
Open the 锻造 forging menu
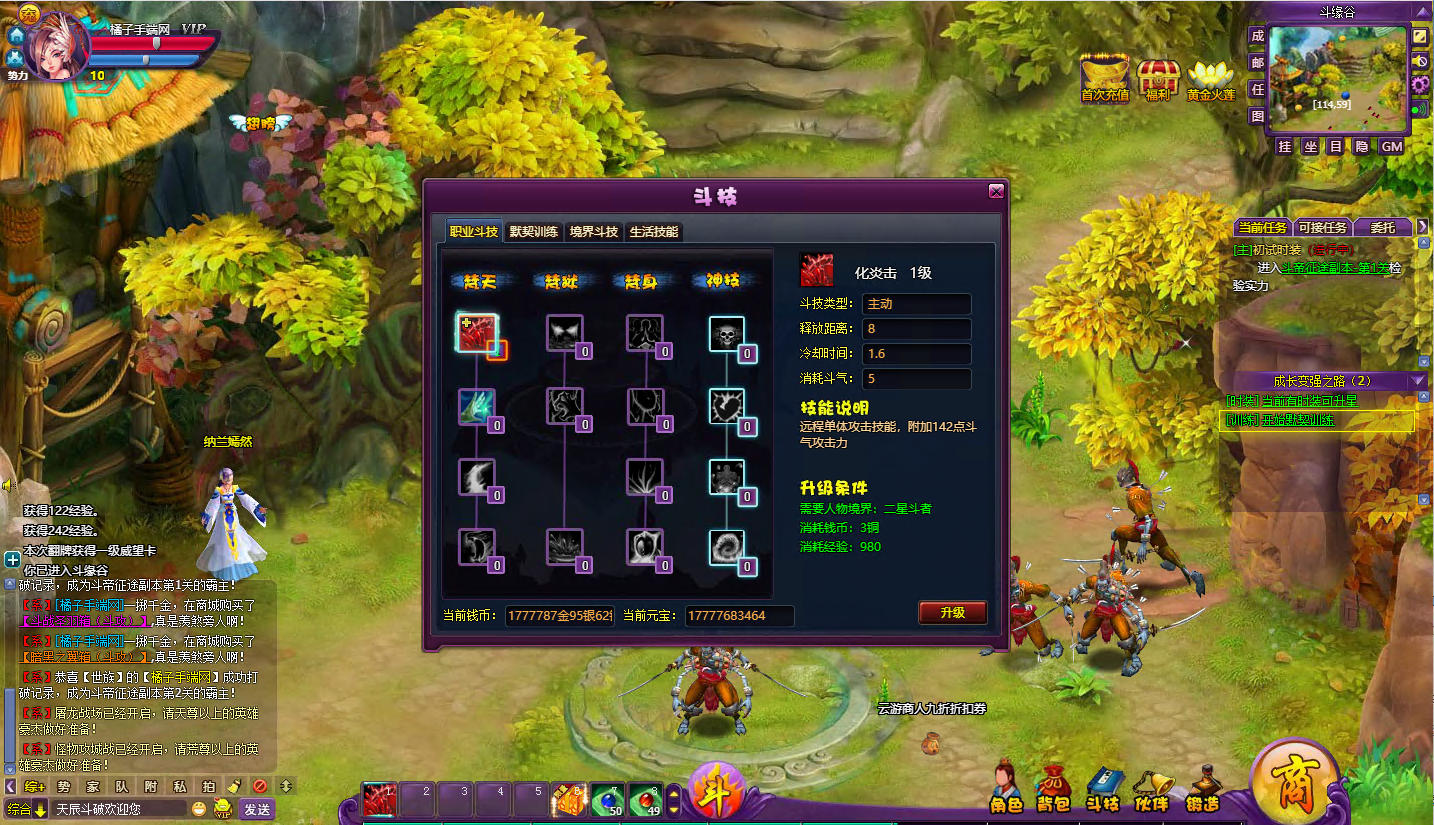click(1203, 787)
